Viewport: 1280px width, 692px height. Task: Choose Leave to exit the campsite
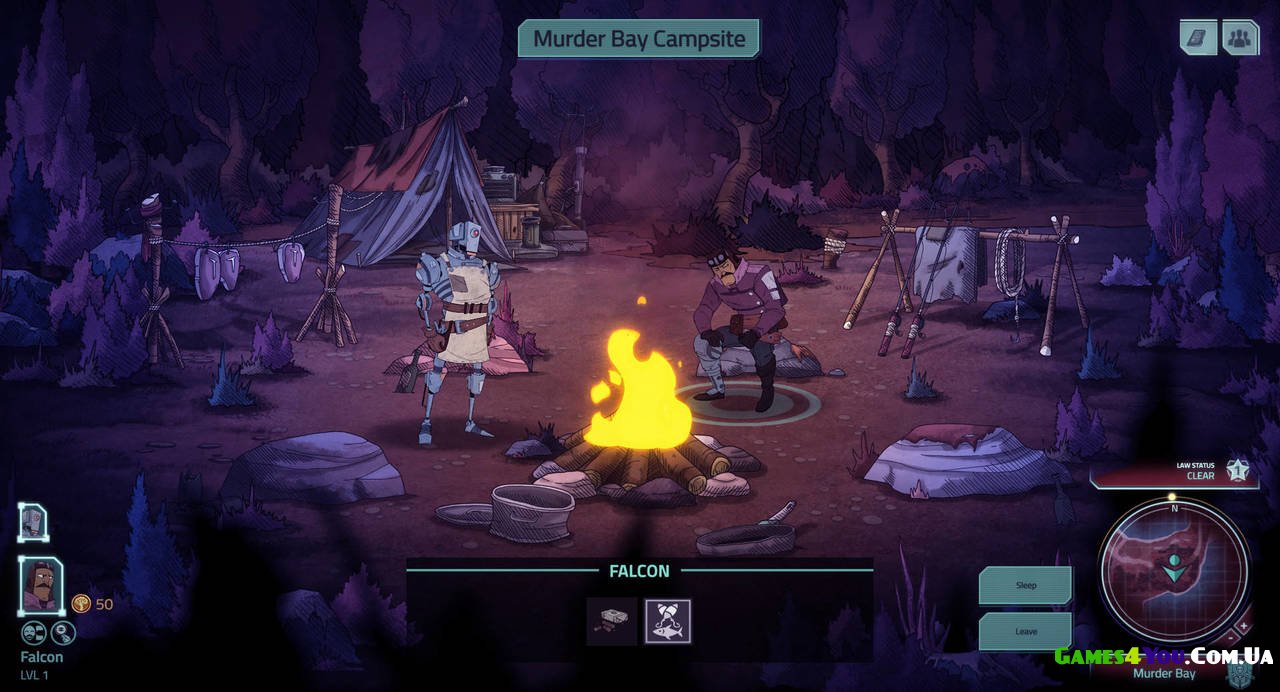pos(1025,631)
